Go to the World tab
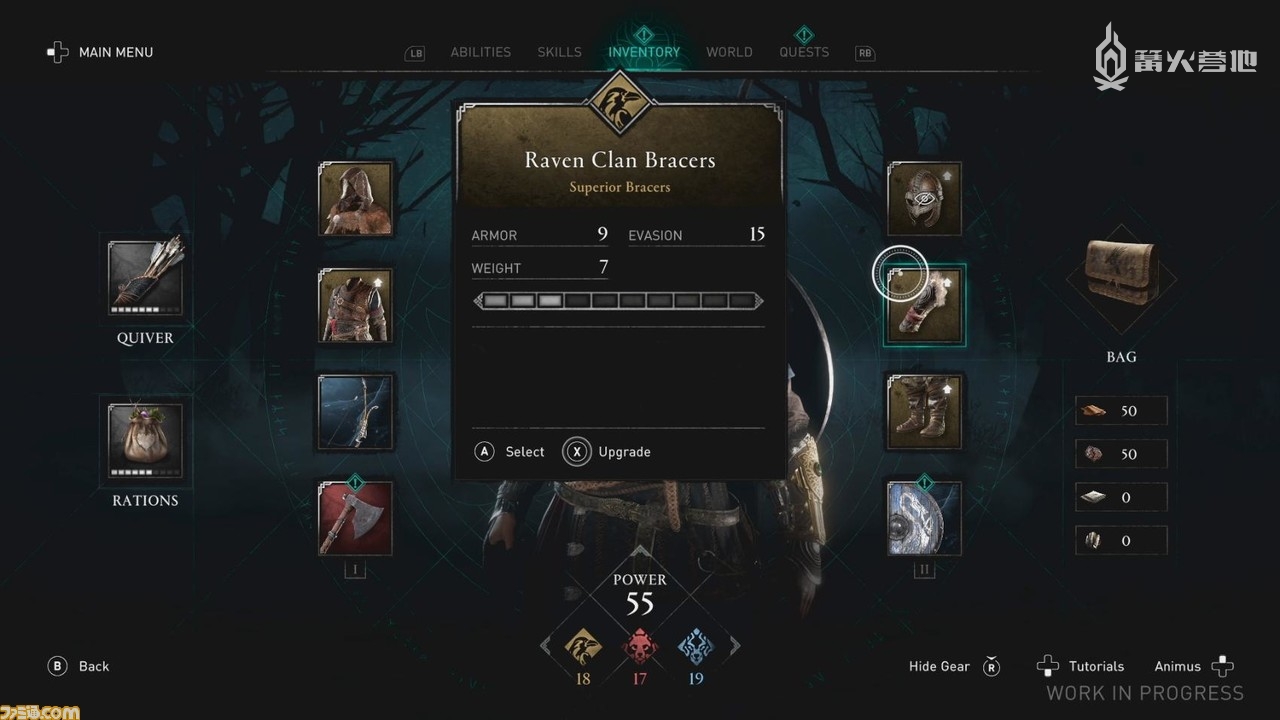Viewport: 1280px width, 720px height. [x=729, y=52]
